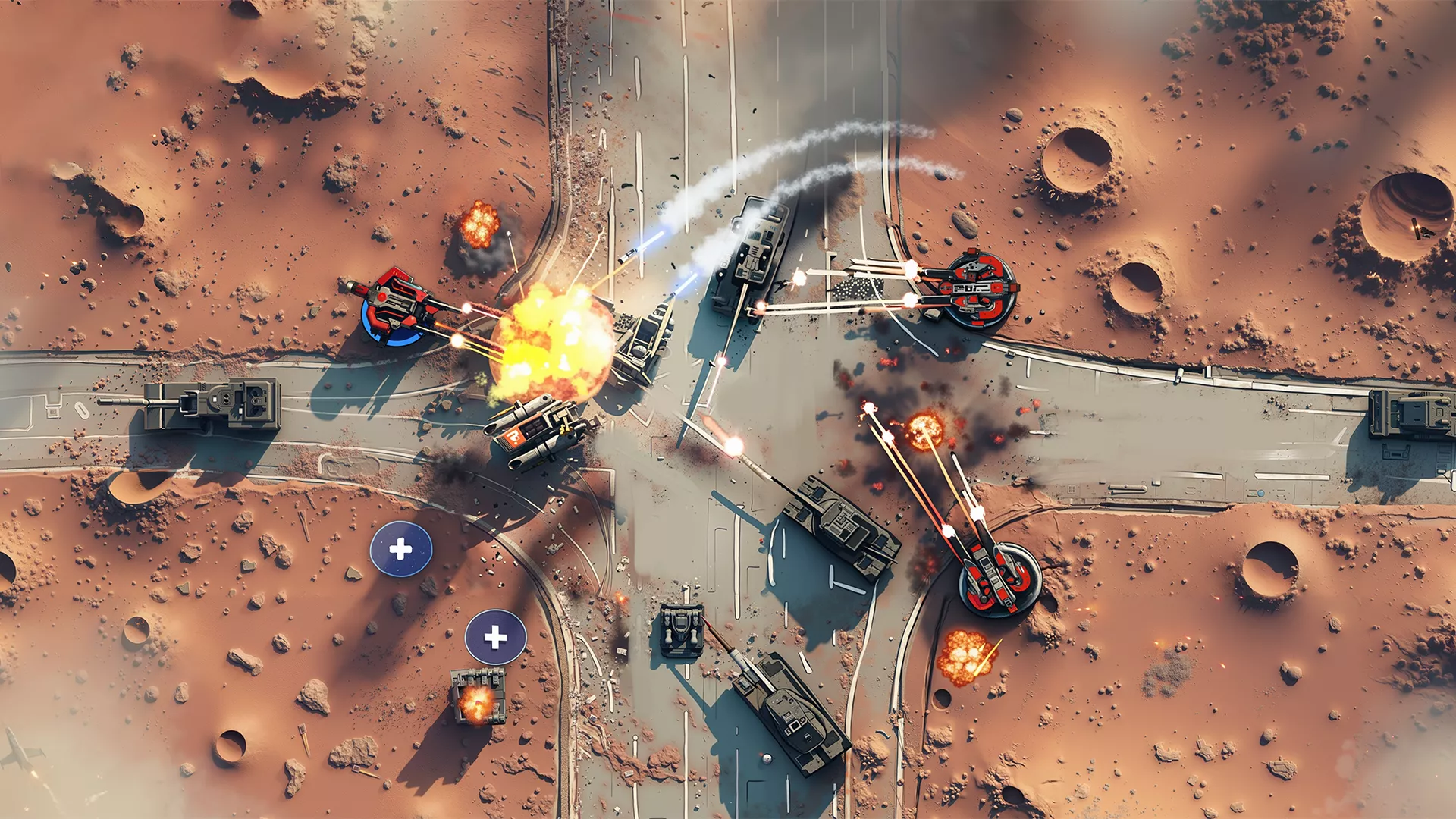
Task: Select the plus build slot farther from the bunker
Action: click(x=400, y=549)
